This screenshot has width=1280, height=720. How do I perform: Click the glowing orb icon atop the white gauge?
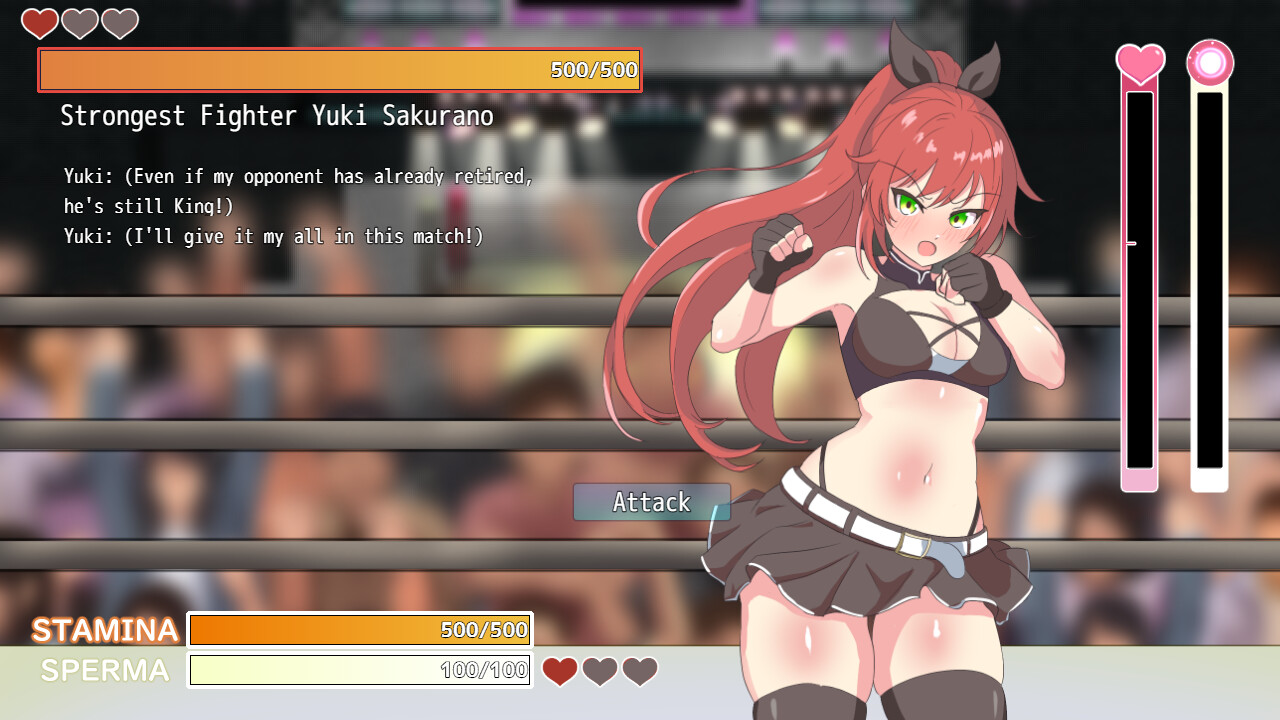pos(1210,62)
